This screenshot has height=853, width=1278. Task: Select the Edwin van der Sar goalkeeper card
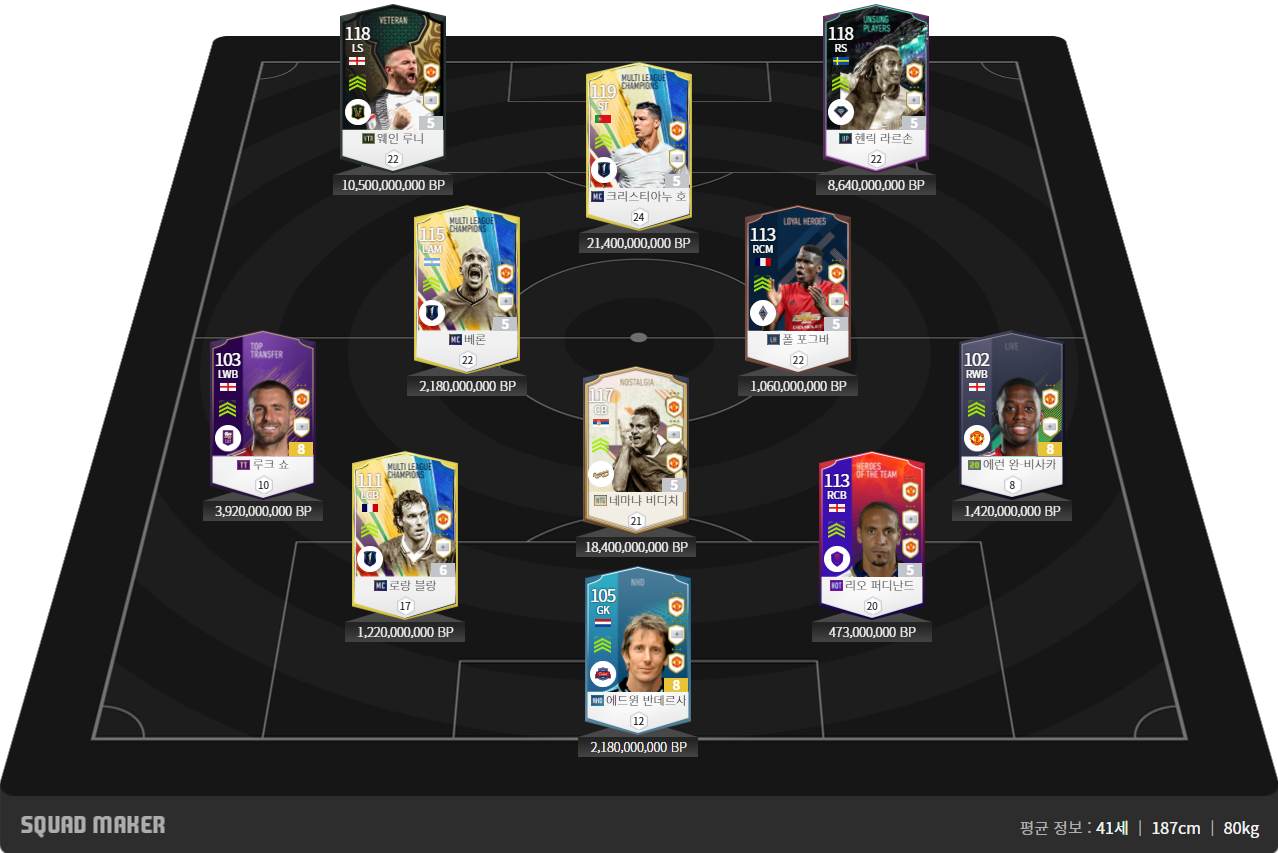point(638,645)
